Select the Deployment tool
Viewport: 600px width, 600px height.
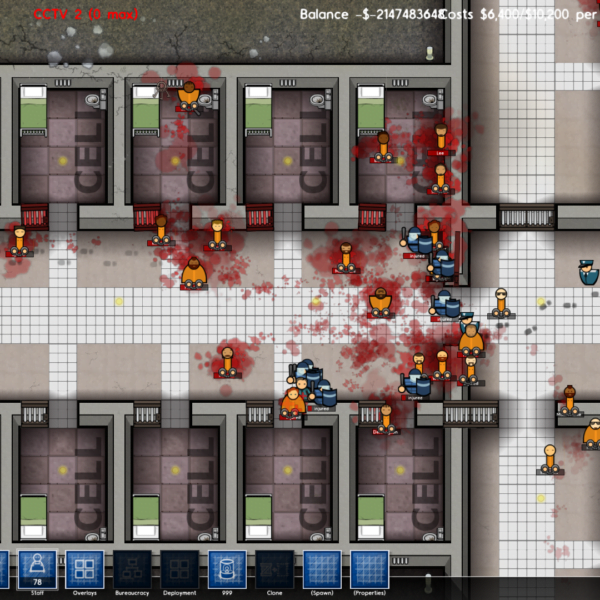[180, 569]
